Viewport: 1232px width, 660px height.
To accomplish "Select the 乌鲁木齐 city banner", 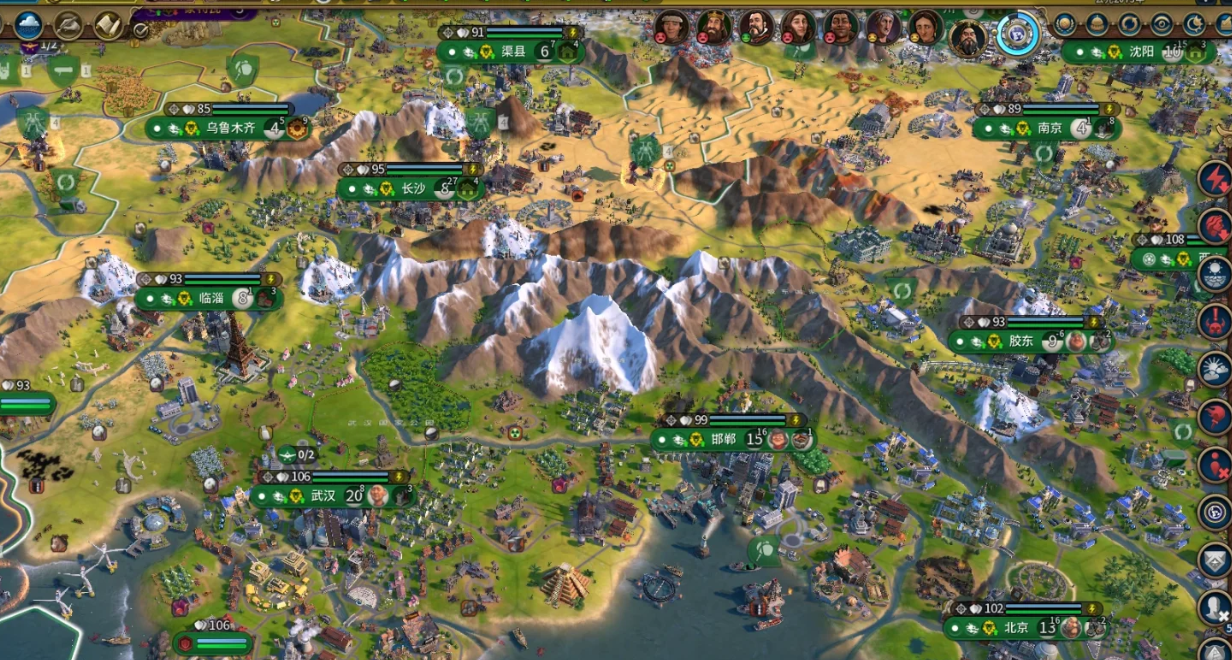I will [218, 128].
